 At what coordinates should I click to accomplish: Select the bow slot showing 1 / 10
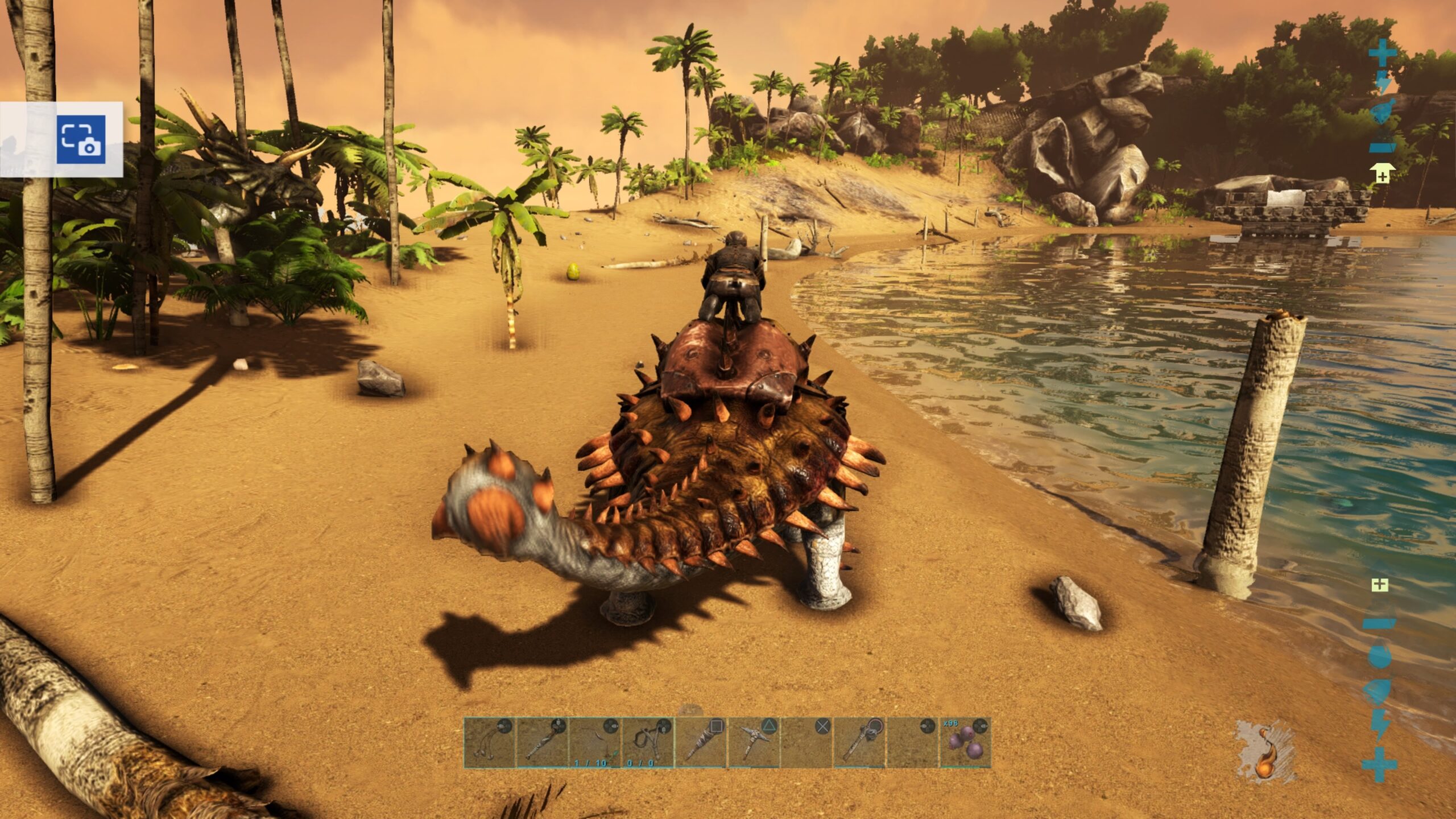[595, 742]
